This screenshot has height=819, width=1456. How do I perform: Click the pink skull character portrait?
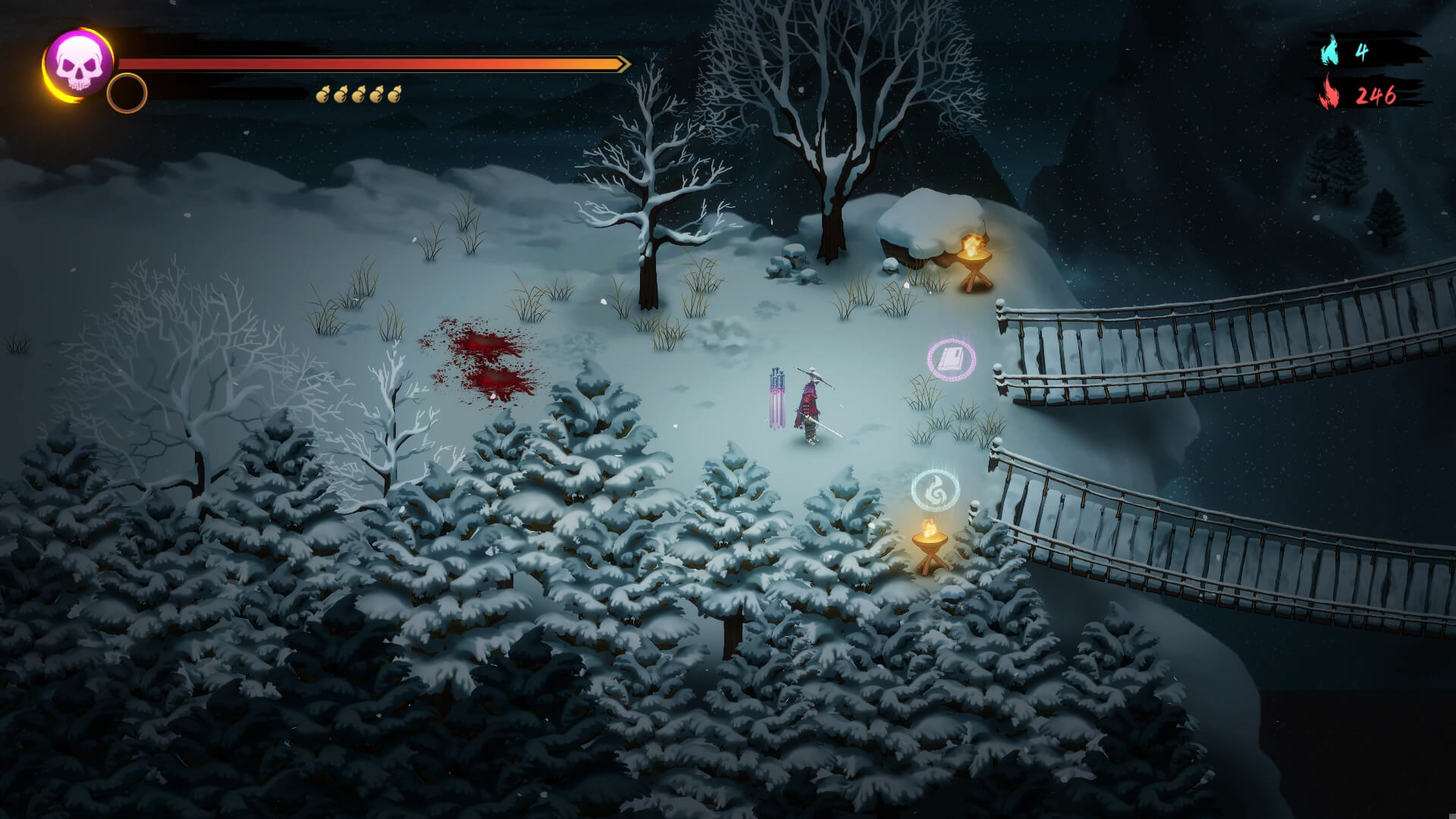78,64
